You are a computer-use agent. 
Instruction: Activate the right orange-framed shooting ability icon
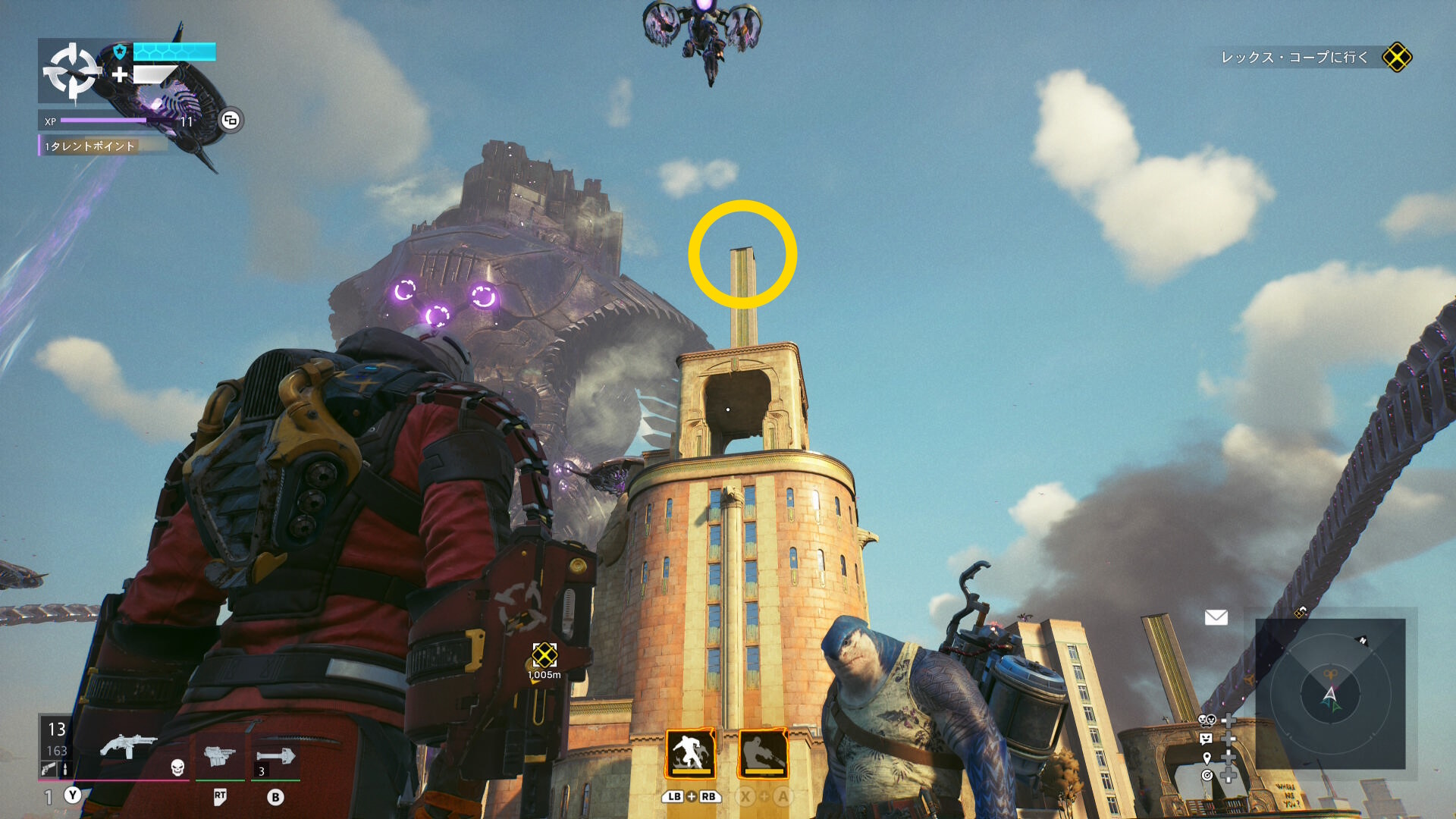763,753
